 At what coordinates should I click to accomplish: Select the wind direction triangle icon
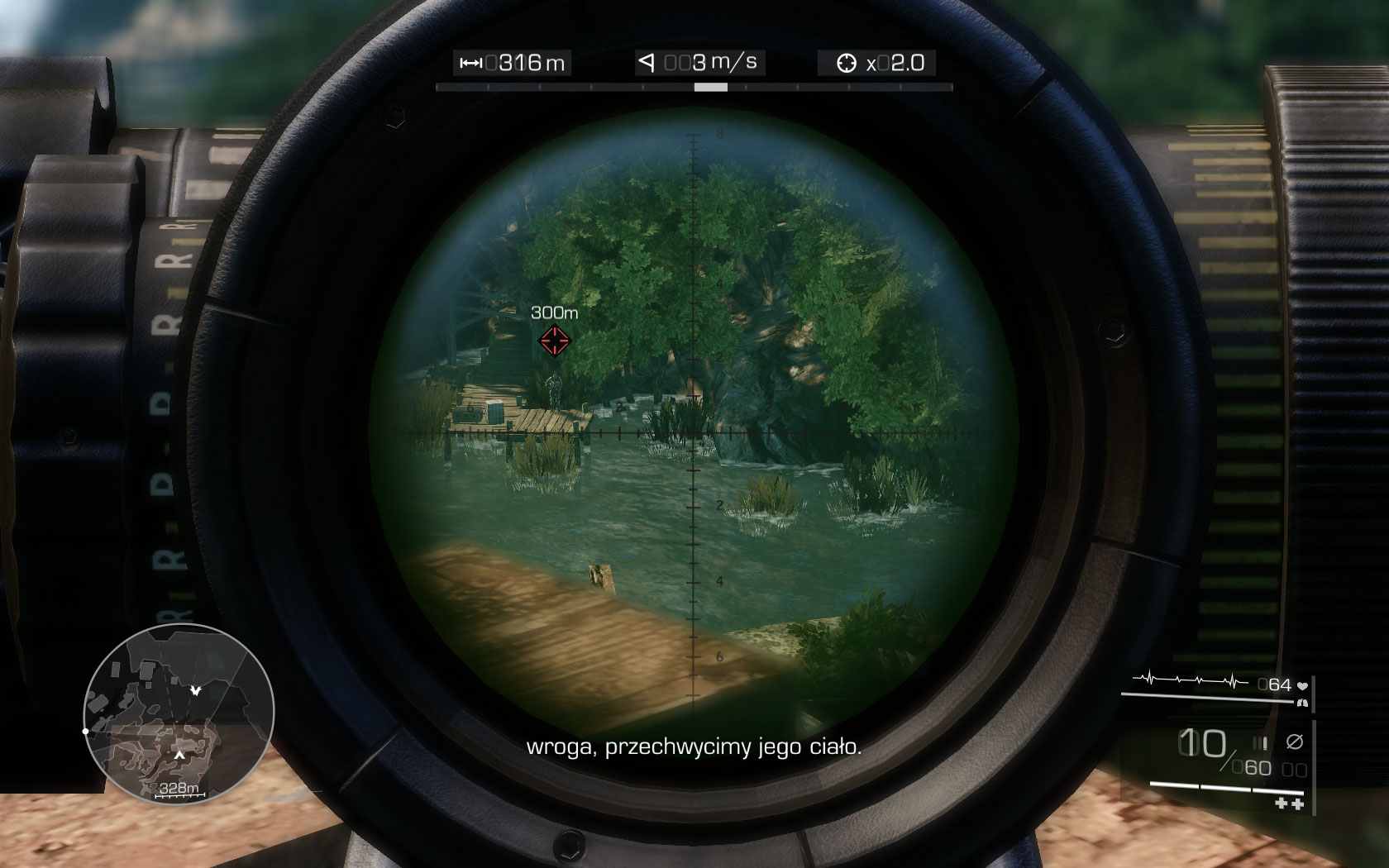tap(648, 60)
